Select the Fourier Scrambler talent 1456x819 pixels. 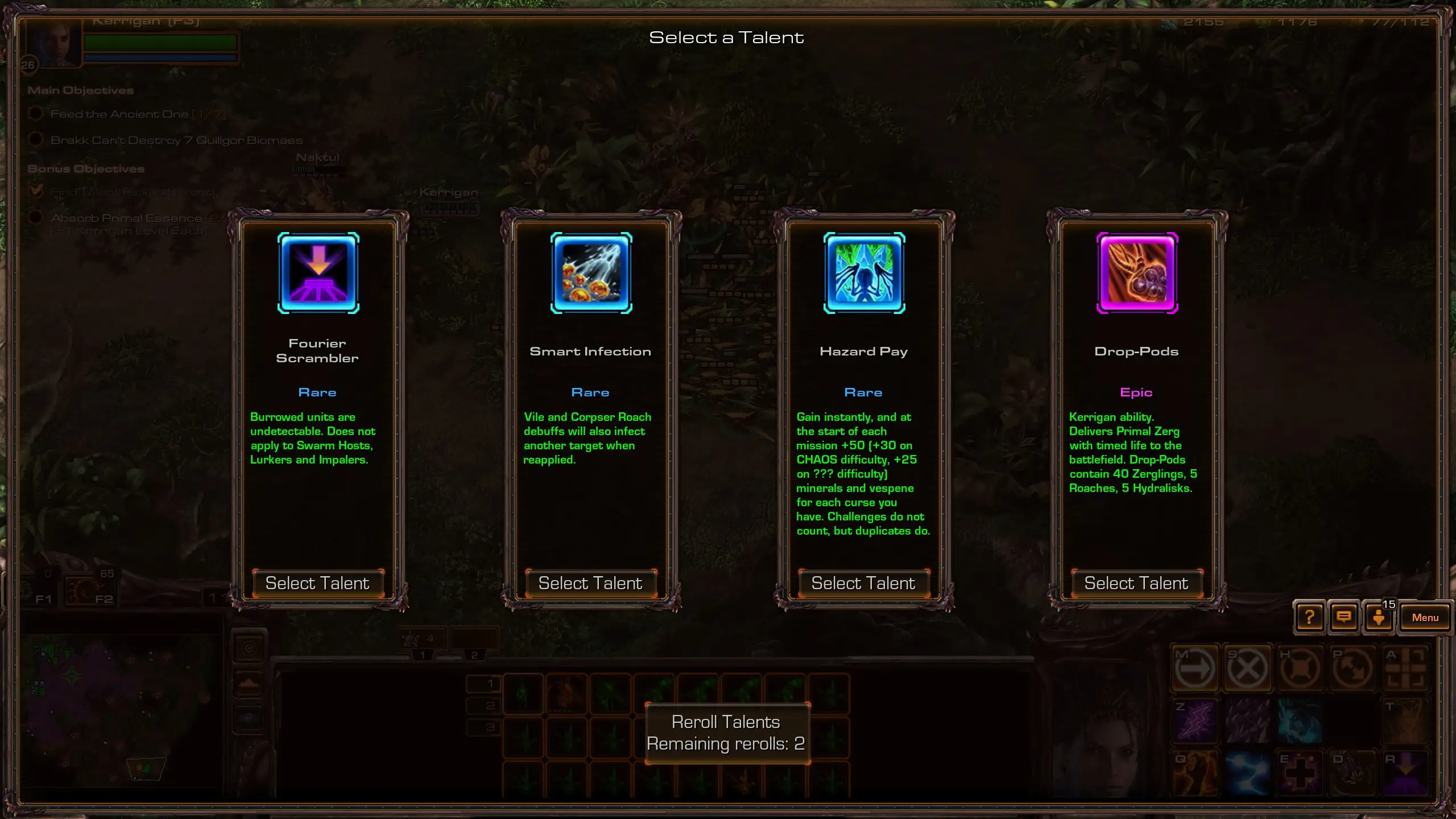[x=317, y=583]
